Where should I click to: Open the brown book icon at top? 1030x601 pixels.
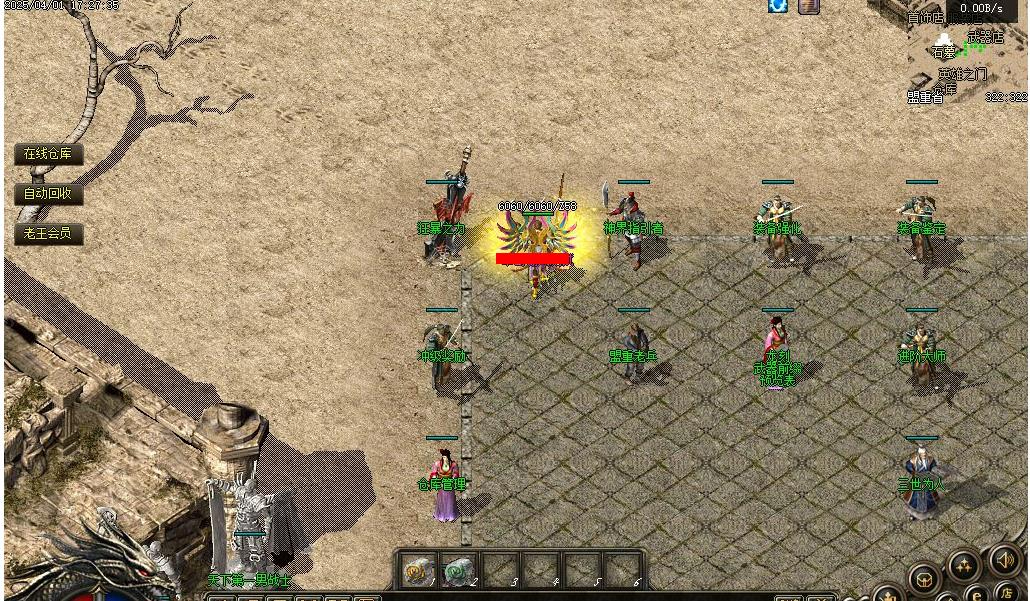[808, 6]
